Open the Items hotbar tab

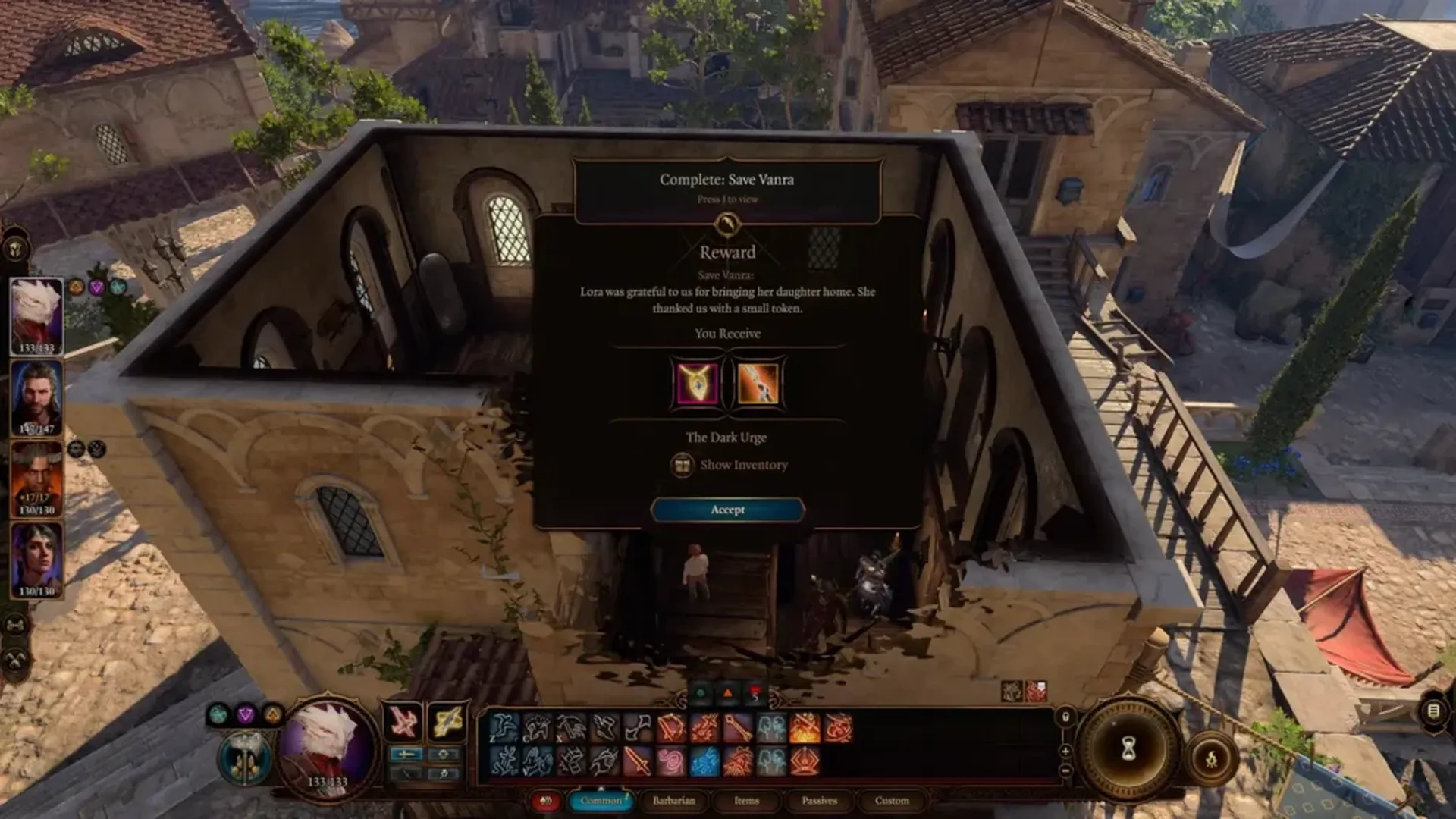coord(747,801)
